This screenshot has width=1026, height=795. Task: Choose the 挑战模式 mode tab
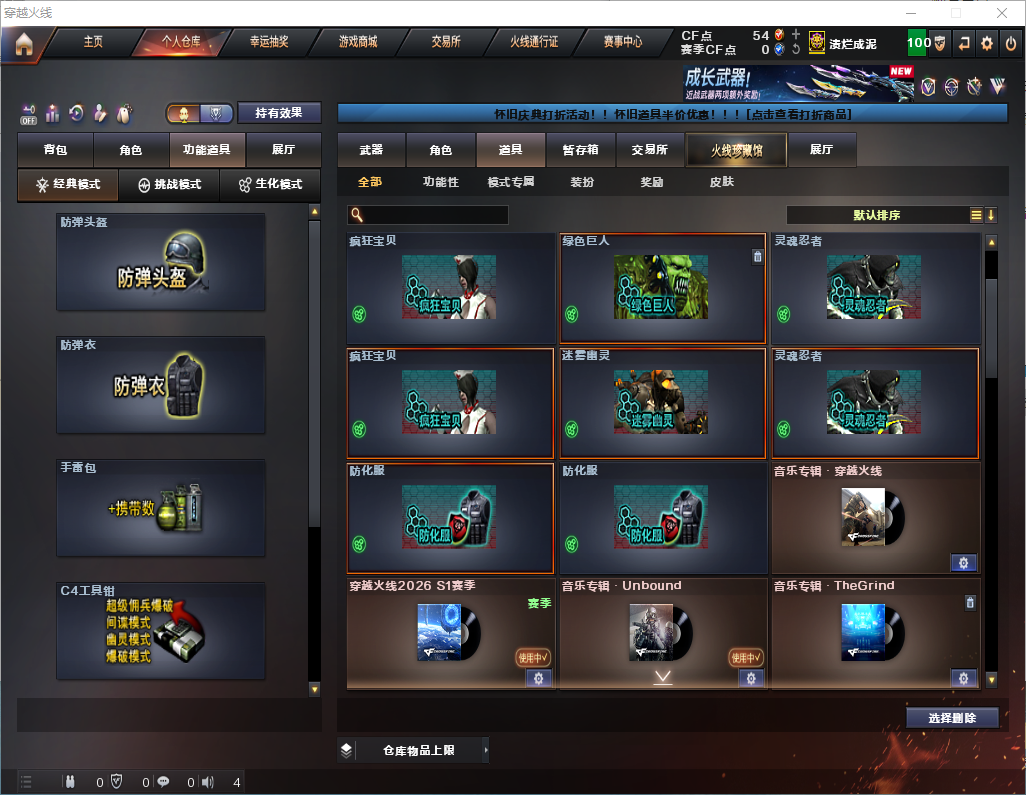tap(170, 185)
